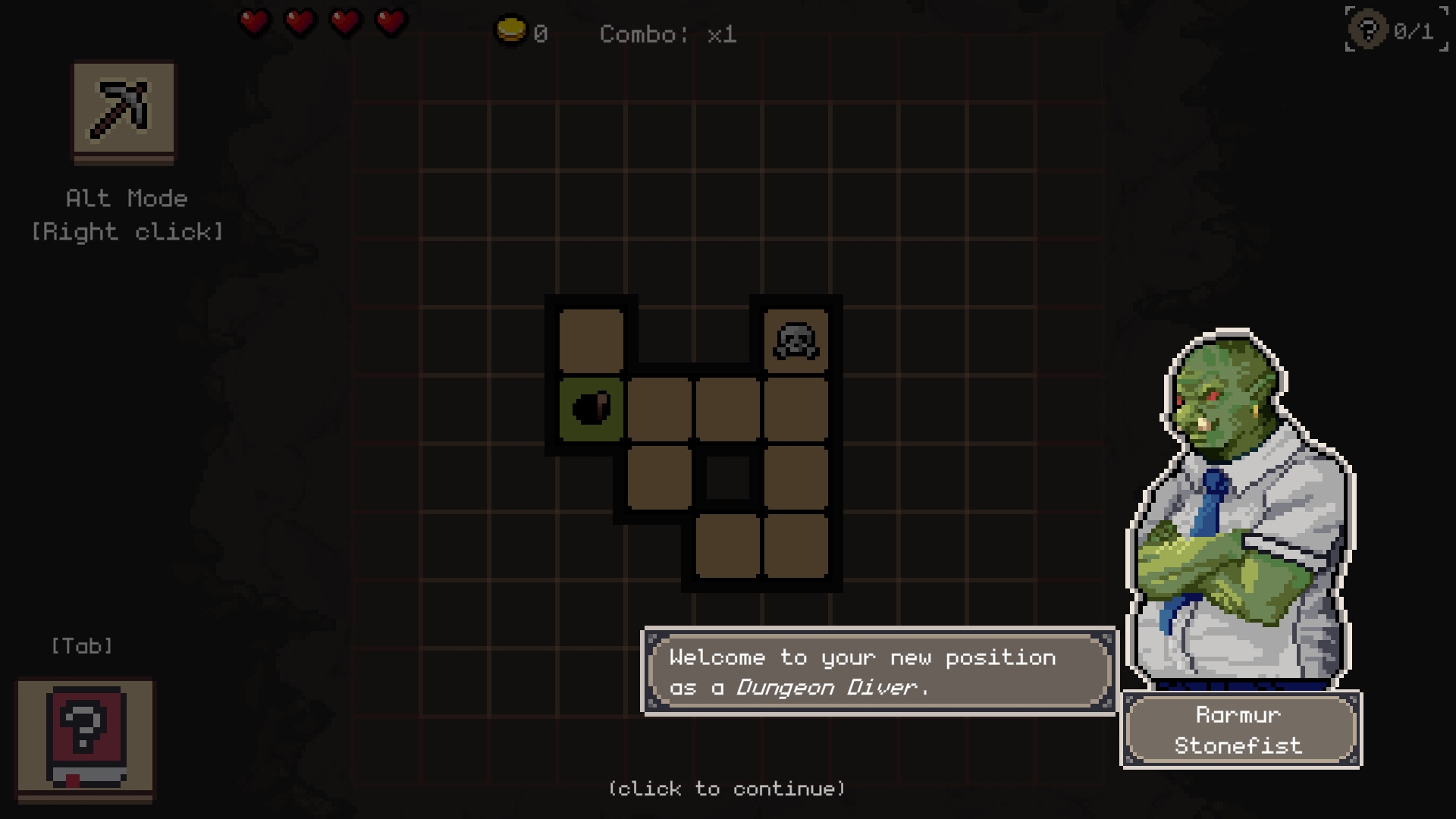Continue the Rarmur Stonefist dialogue box

tap(878, 672)
